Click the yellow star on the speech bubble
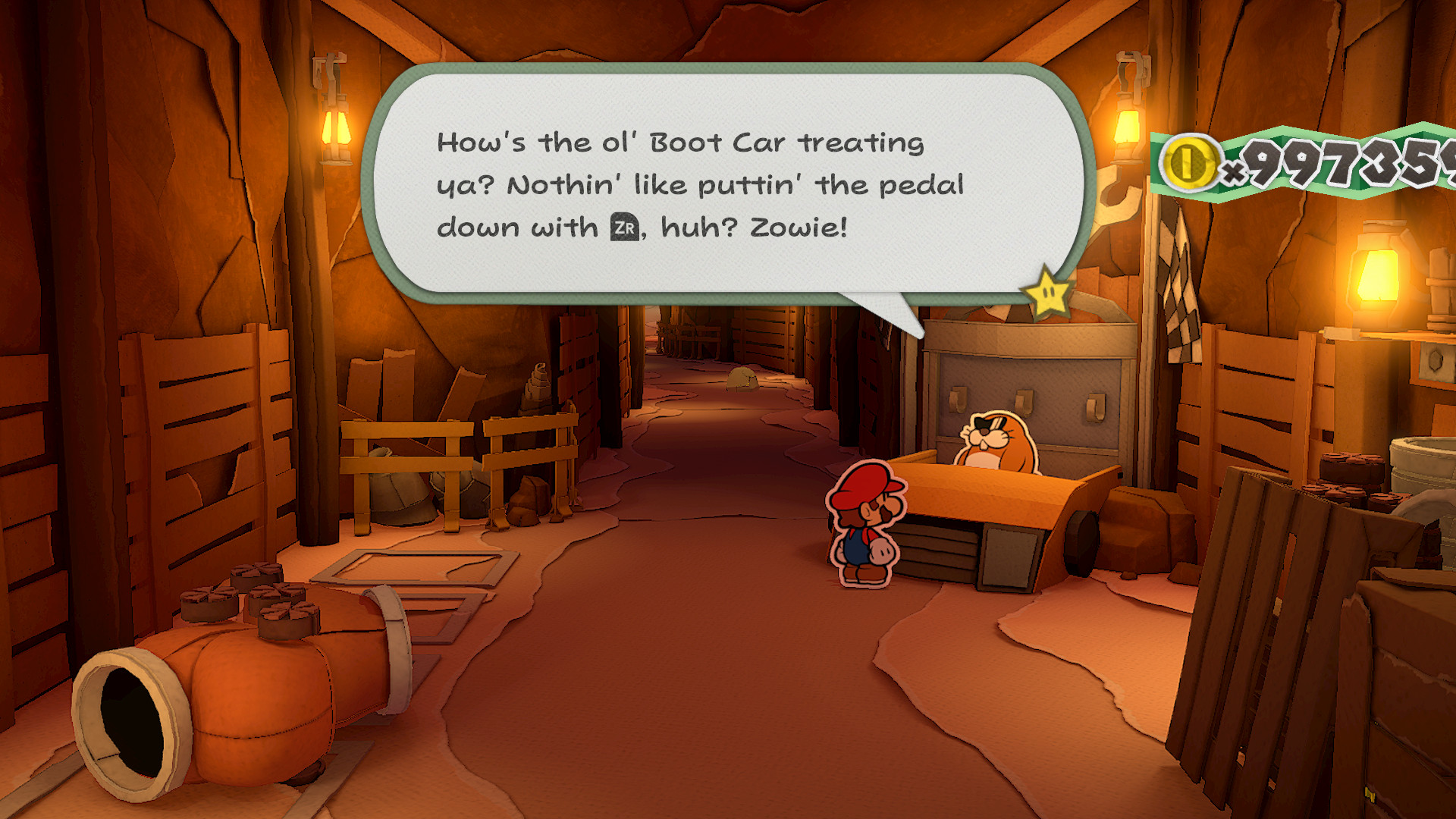The width and height of the screenshot is (1456, 819). tap(1048, 290)
